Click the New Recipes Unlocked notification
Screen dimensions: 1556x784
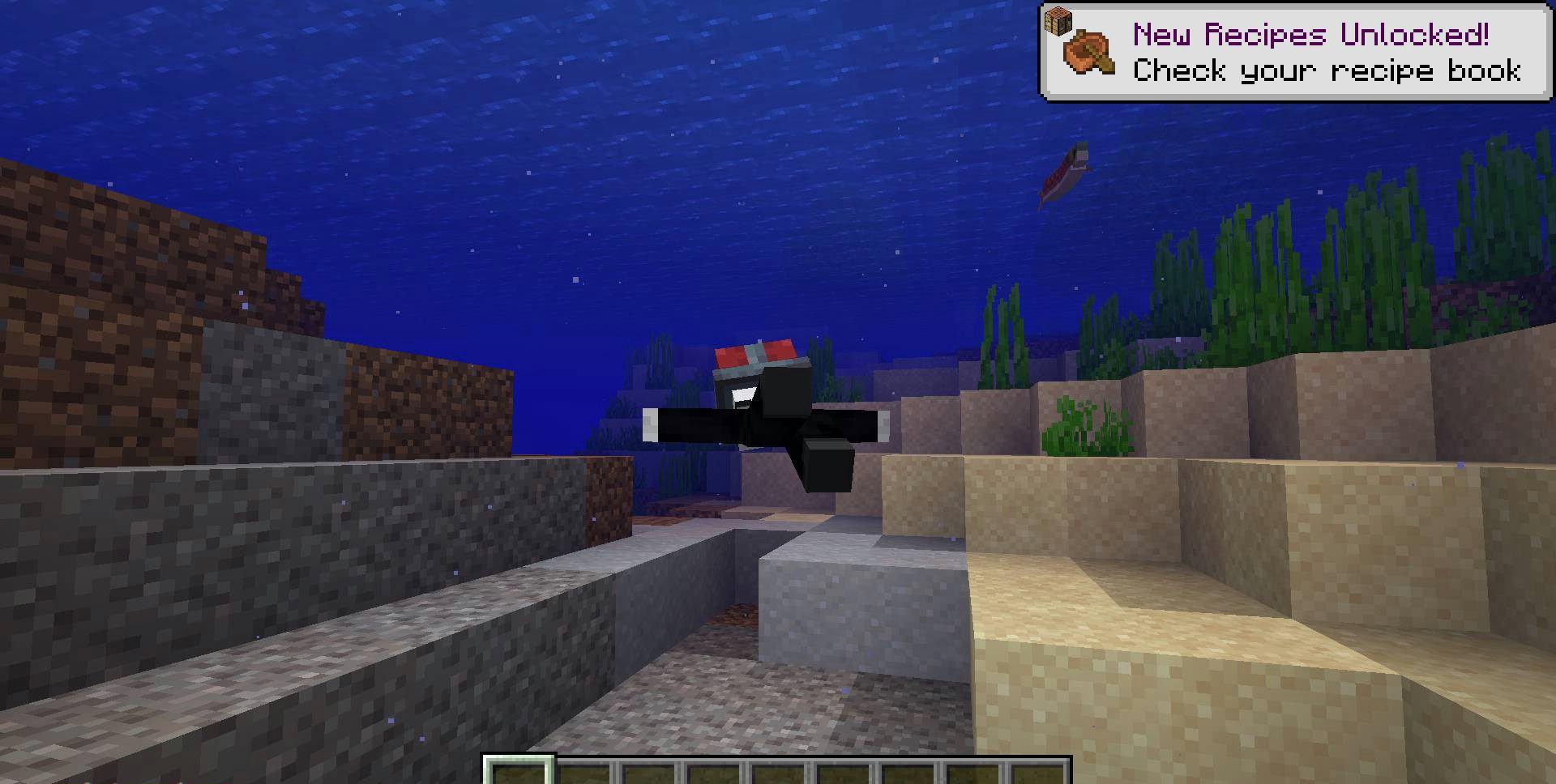coord(1296,53)
